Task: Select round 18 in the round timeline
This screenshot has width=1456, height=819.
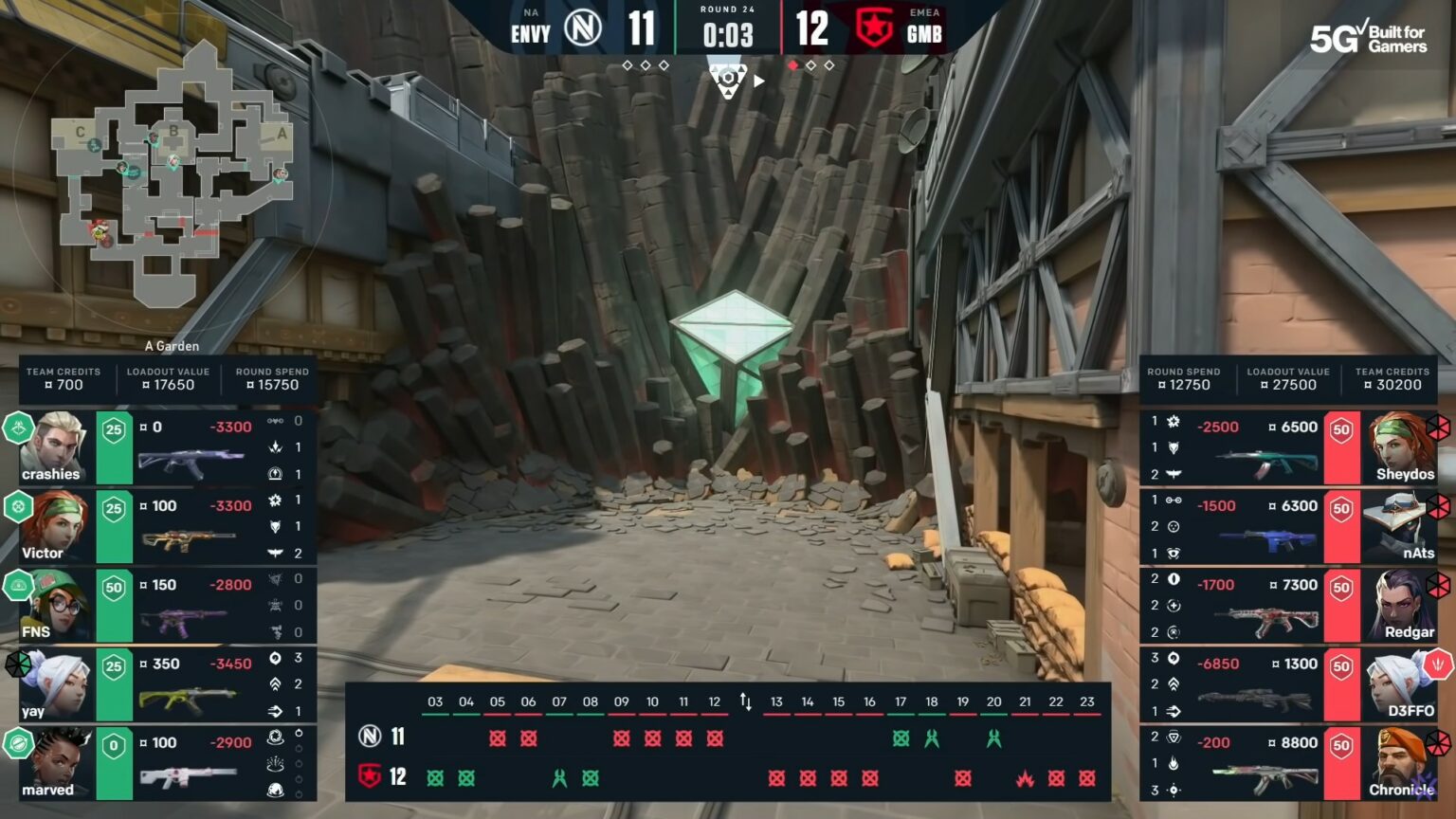Action: coord(932,702)
